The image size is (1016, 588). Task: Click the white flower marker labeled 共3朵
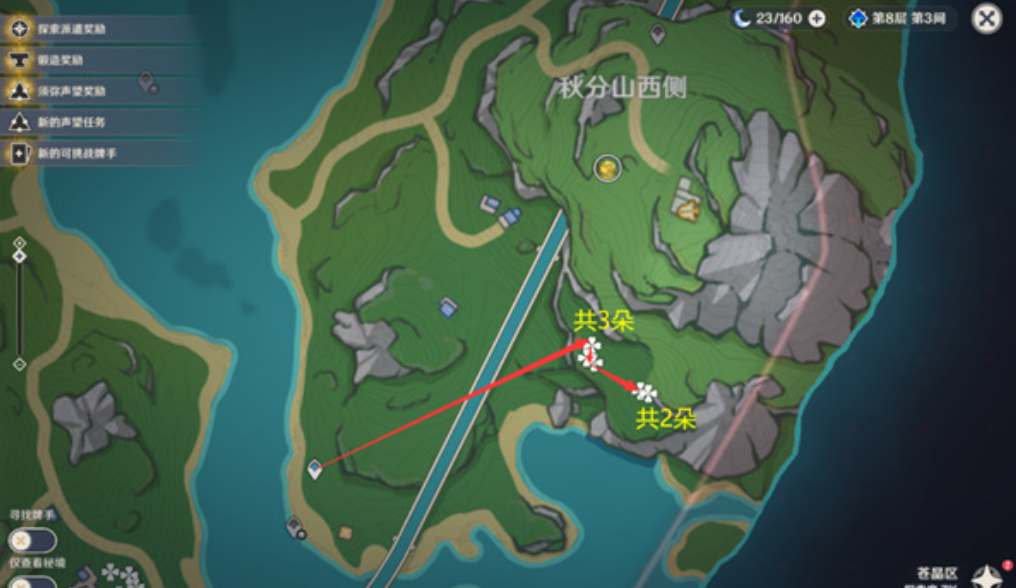pos(590,352)
